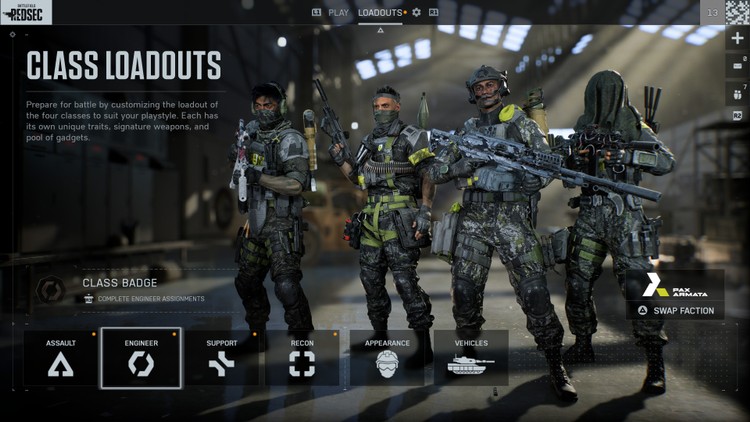This screenshot has height=422, width=750.
Task: Open the squad members icon
Action: 738,92
